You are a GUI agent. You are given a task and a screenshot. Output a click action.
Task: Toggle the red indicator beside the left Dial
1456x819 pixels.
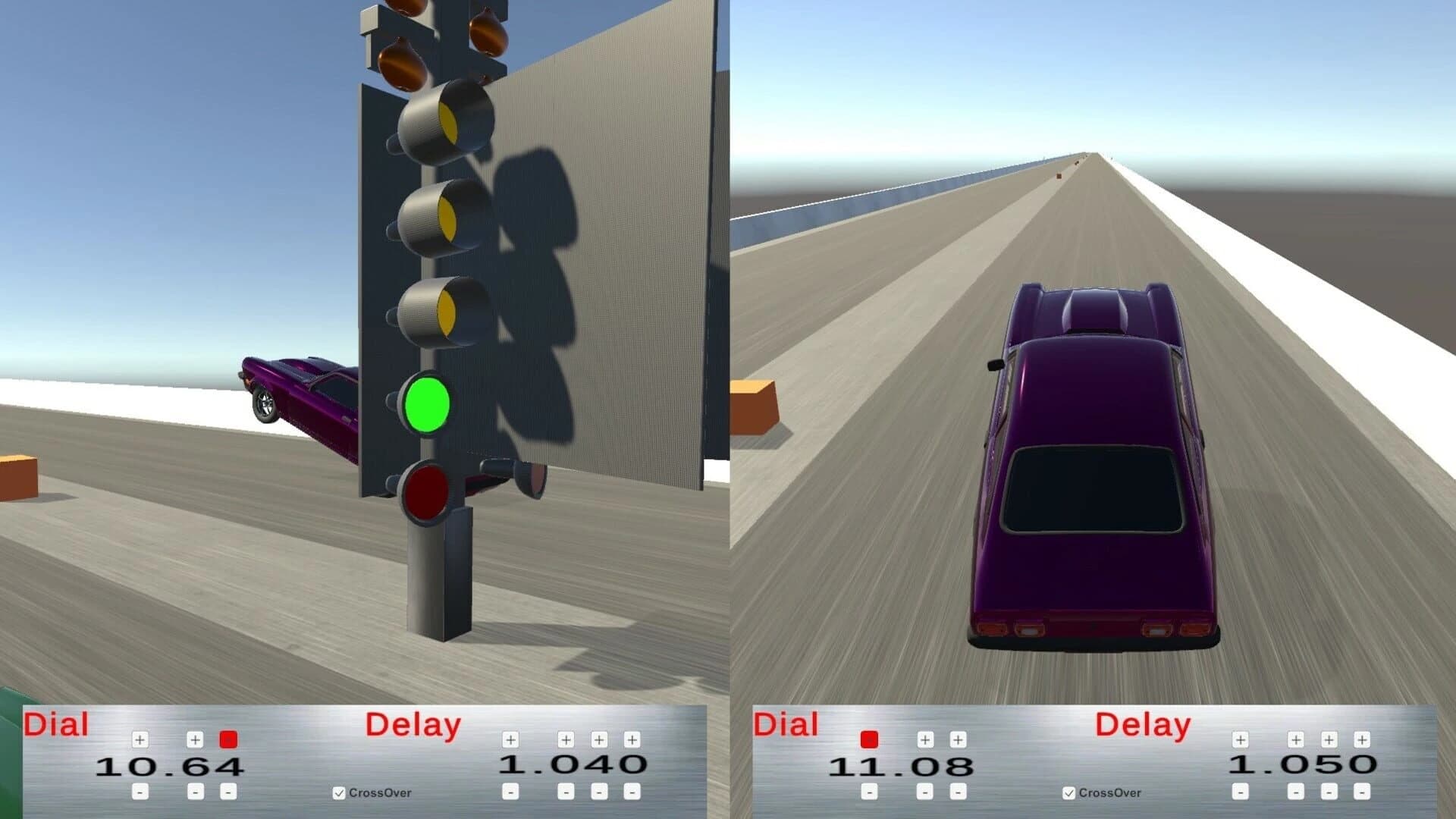click(x=227, y=741)
